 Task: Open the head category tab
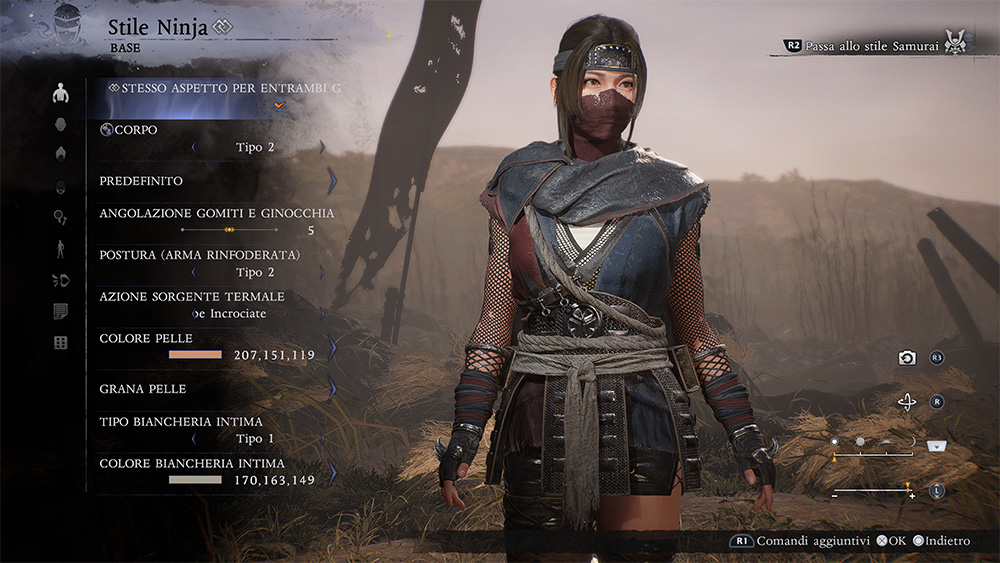pyautogui.click(x=61, y=124)
